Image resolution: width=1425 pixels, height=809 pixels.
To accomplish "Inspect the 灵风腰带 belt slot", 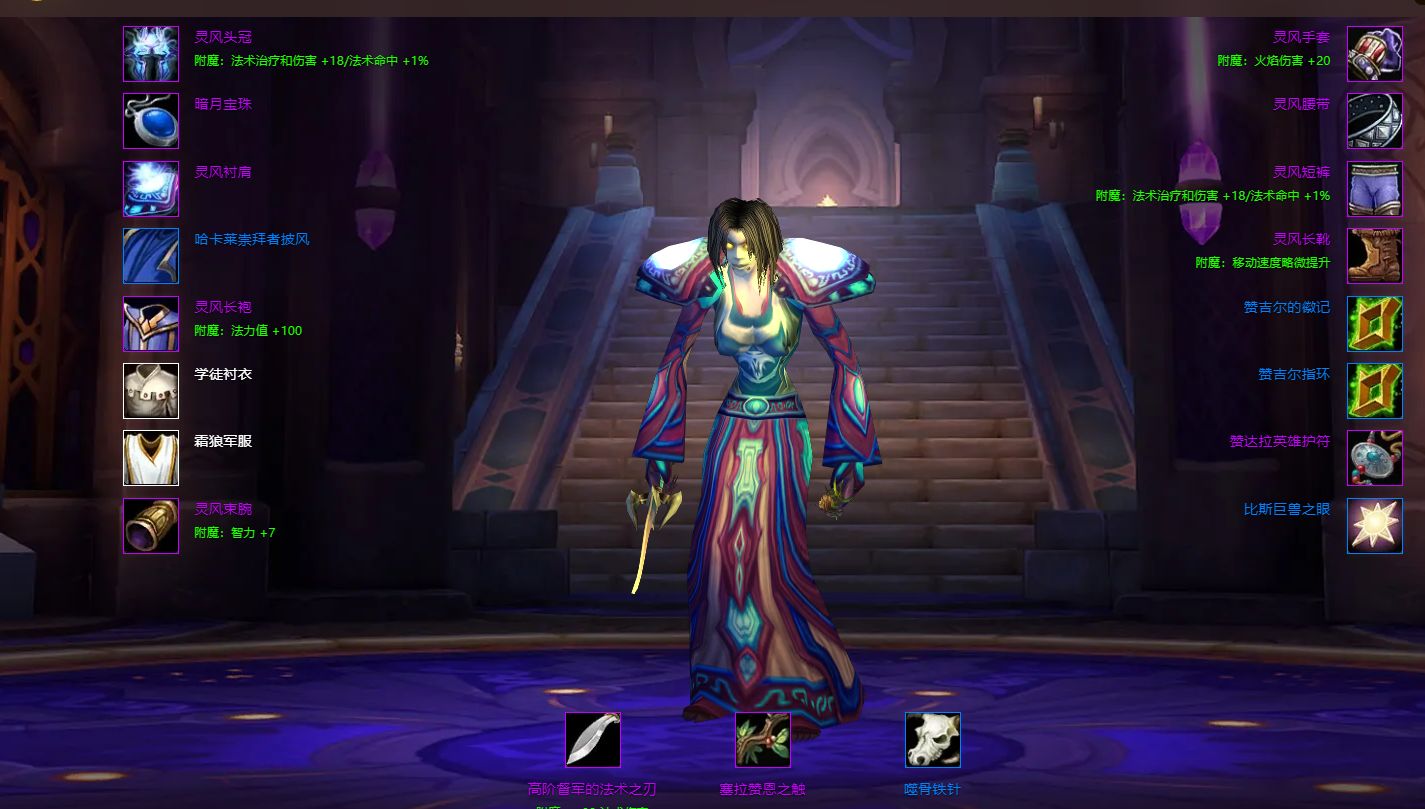I will pyautogui.click(x=1374, y=121).
